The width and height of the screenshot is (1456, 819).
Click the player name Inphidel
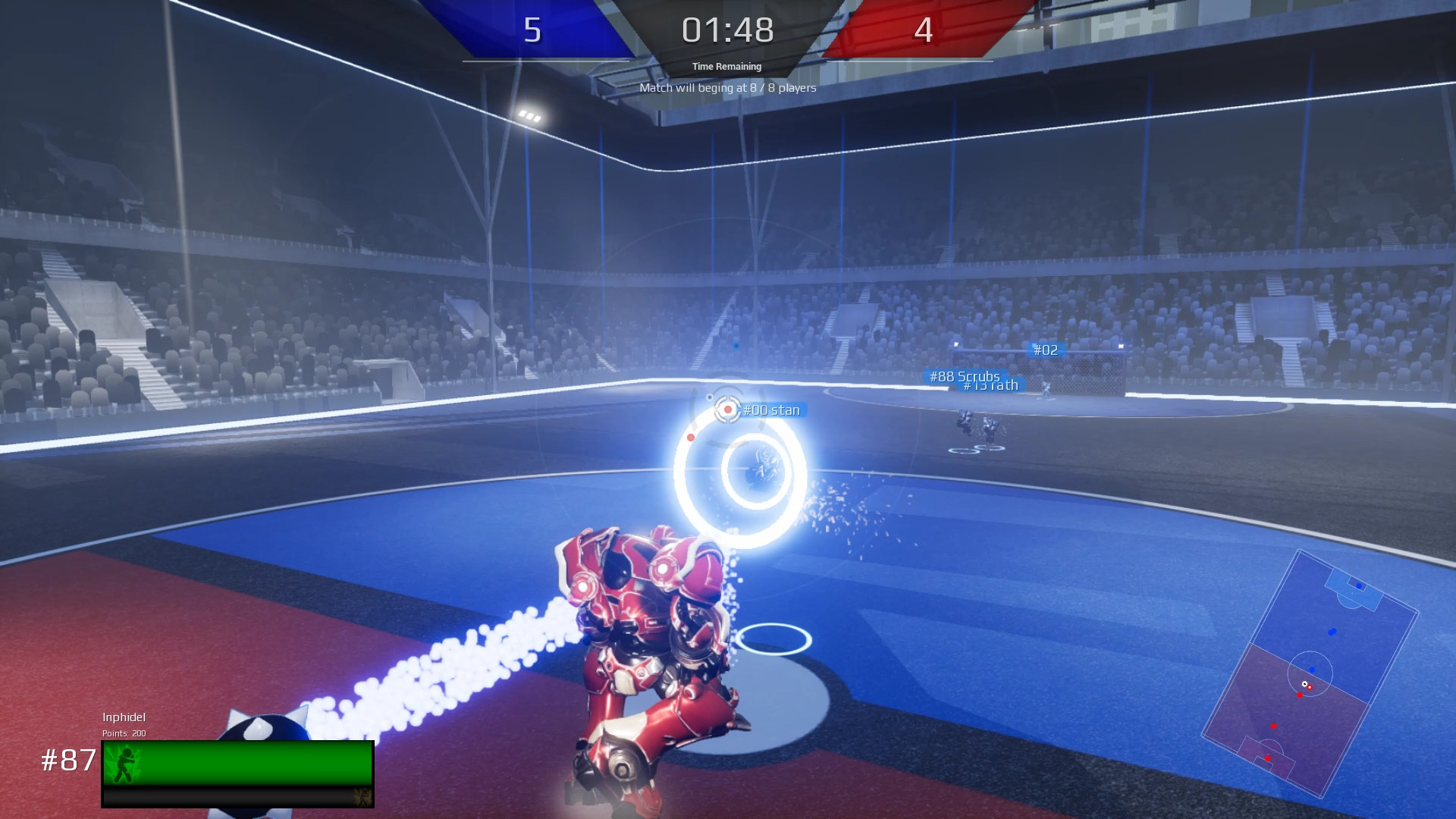(x=125, y=717)
